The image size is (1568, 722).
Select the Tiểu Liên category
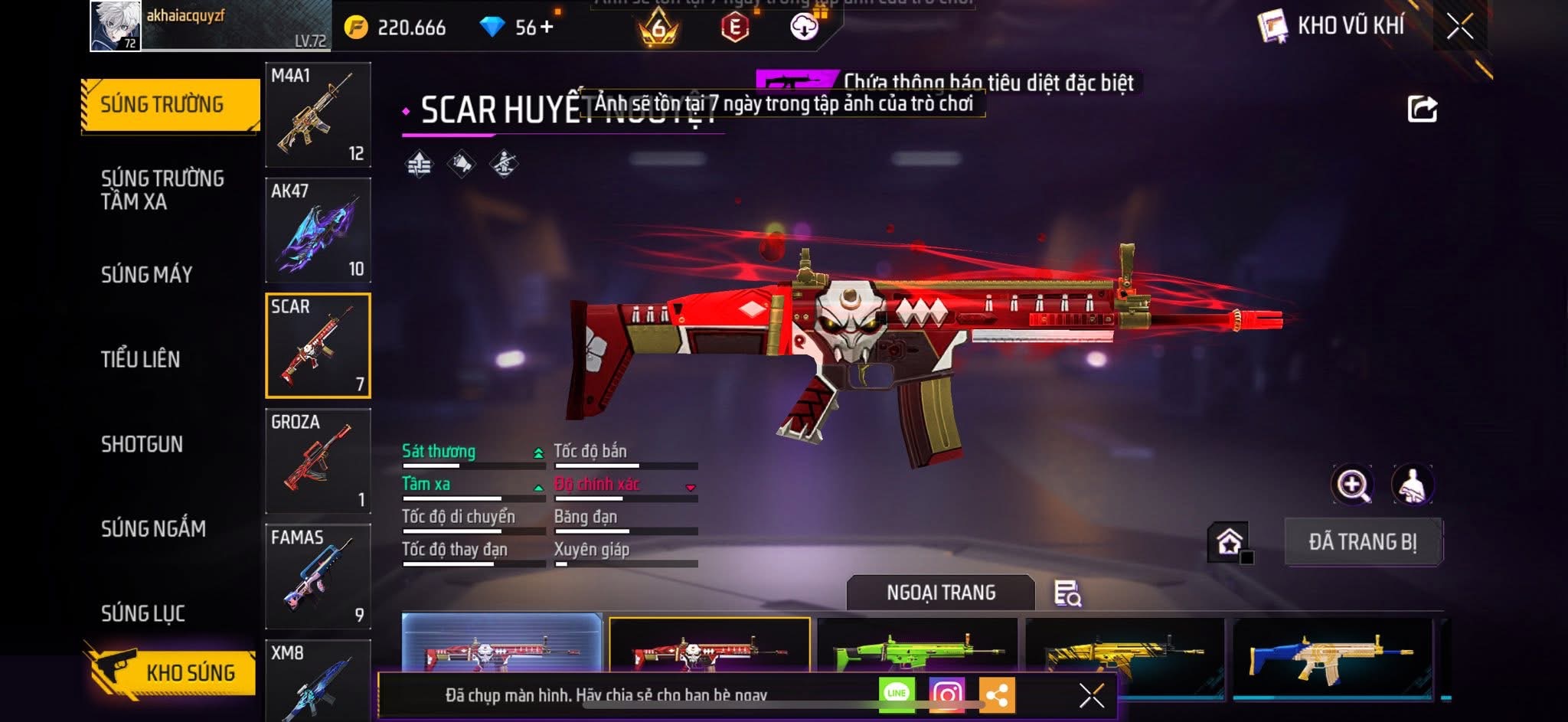(140, 359)
